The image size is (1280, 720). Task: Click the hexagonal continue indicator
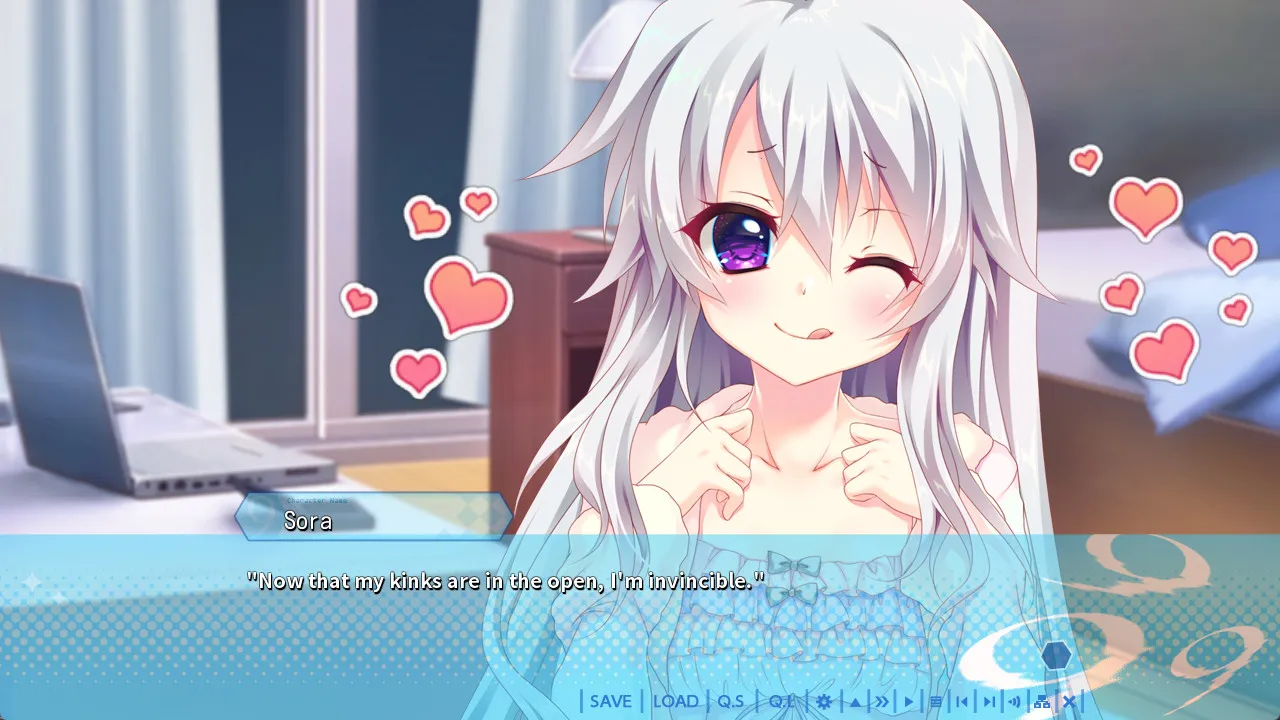(1056, 656)
